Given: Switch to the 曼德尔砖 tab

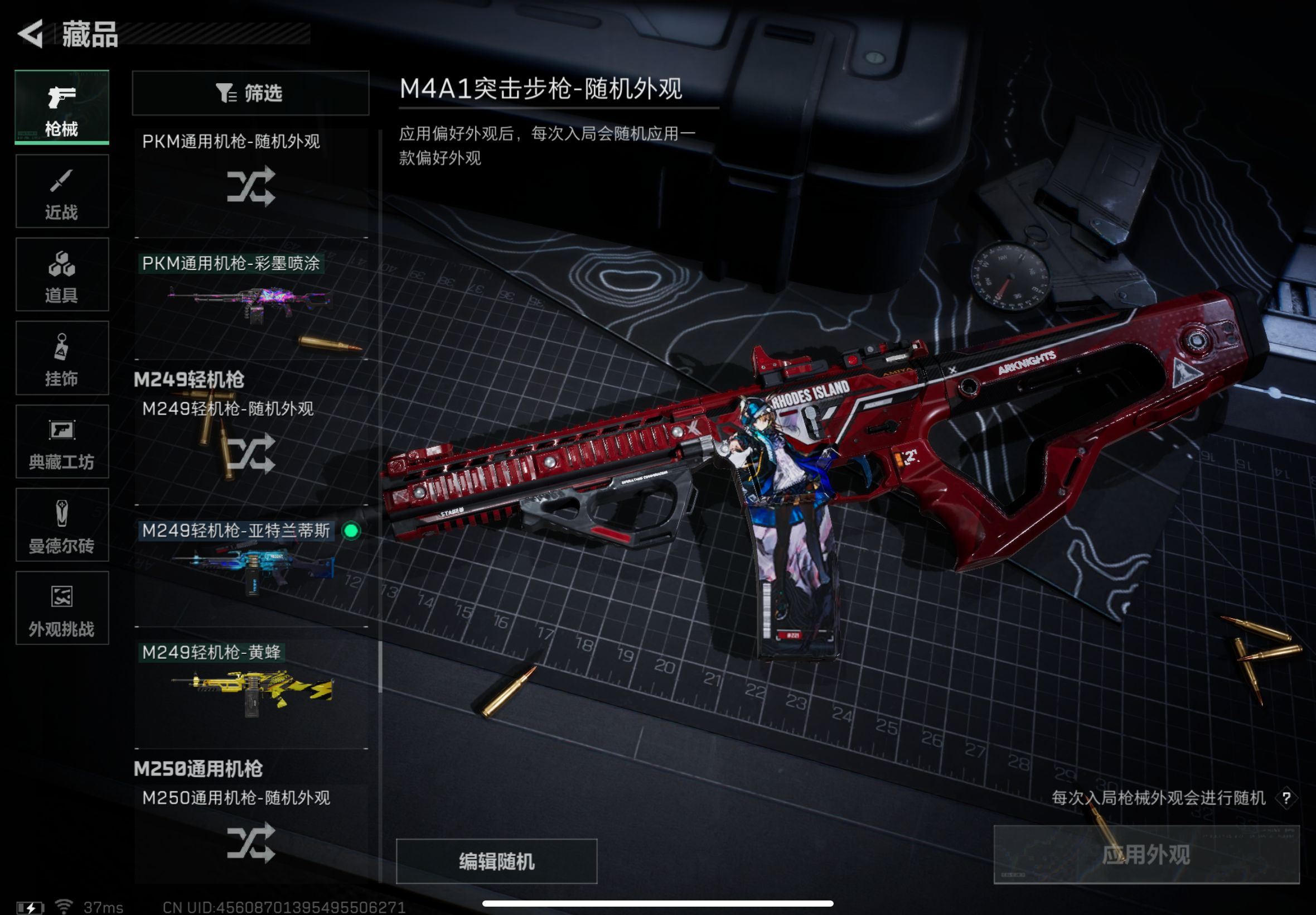Looking at the screenshot, I should pyautogui.click(x=62, y=524).
